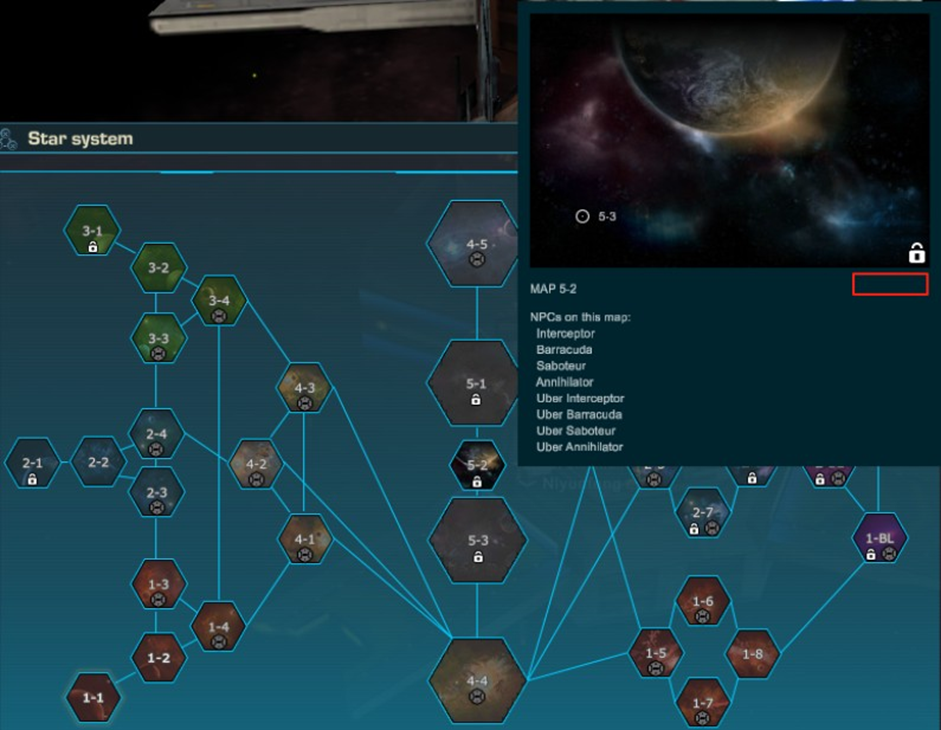
Task: Open map 5-1 node
Action: coord(477,384)
